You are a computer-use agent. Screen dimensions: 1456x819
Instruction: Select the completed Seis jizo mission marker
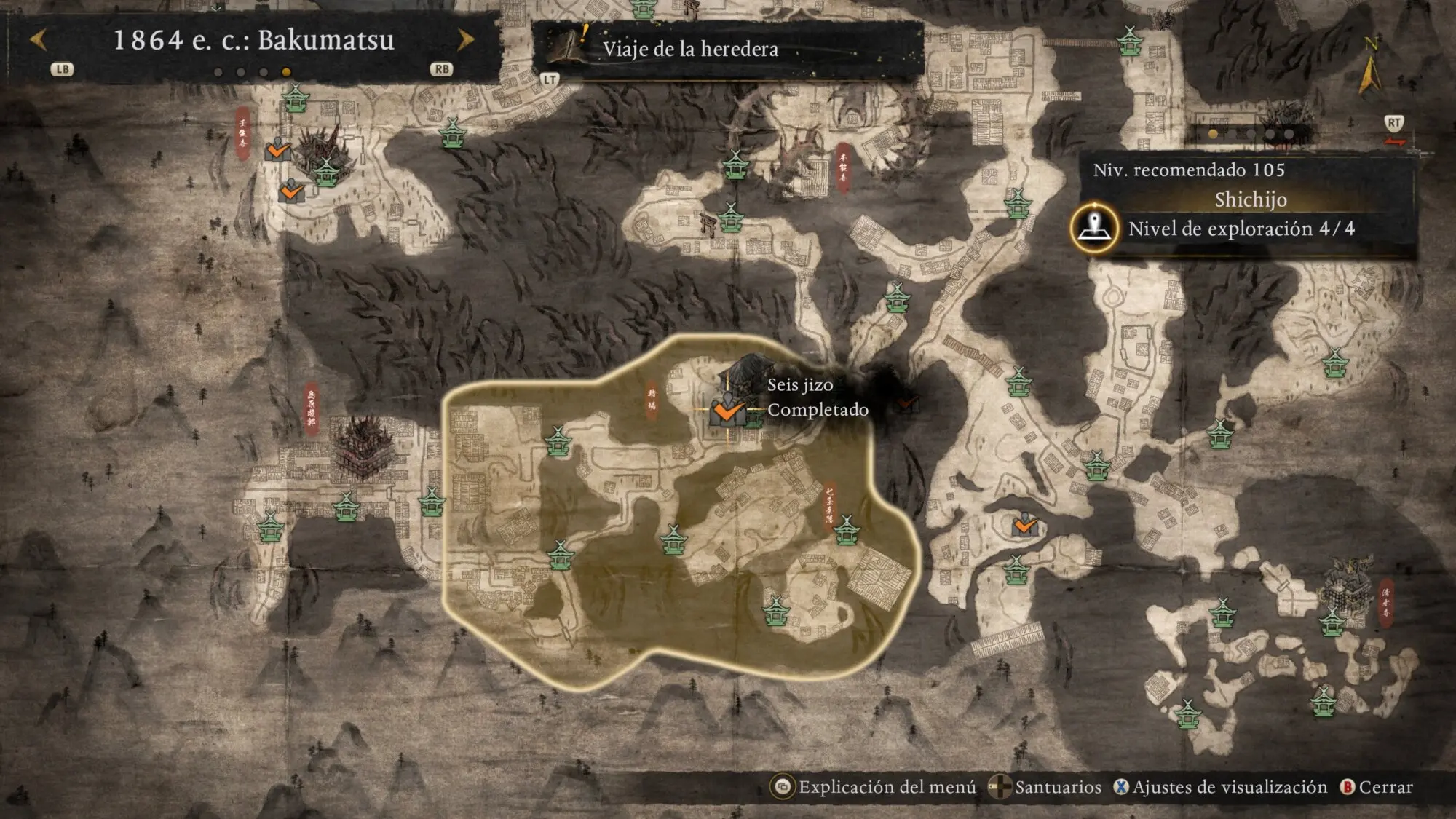pos(727,411)
